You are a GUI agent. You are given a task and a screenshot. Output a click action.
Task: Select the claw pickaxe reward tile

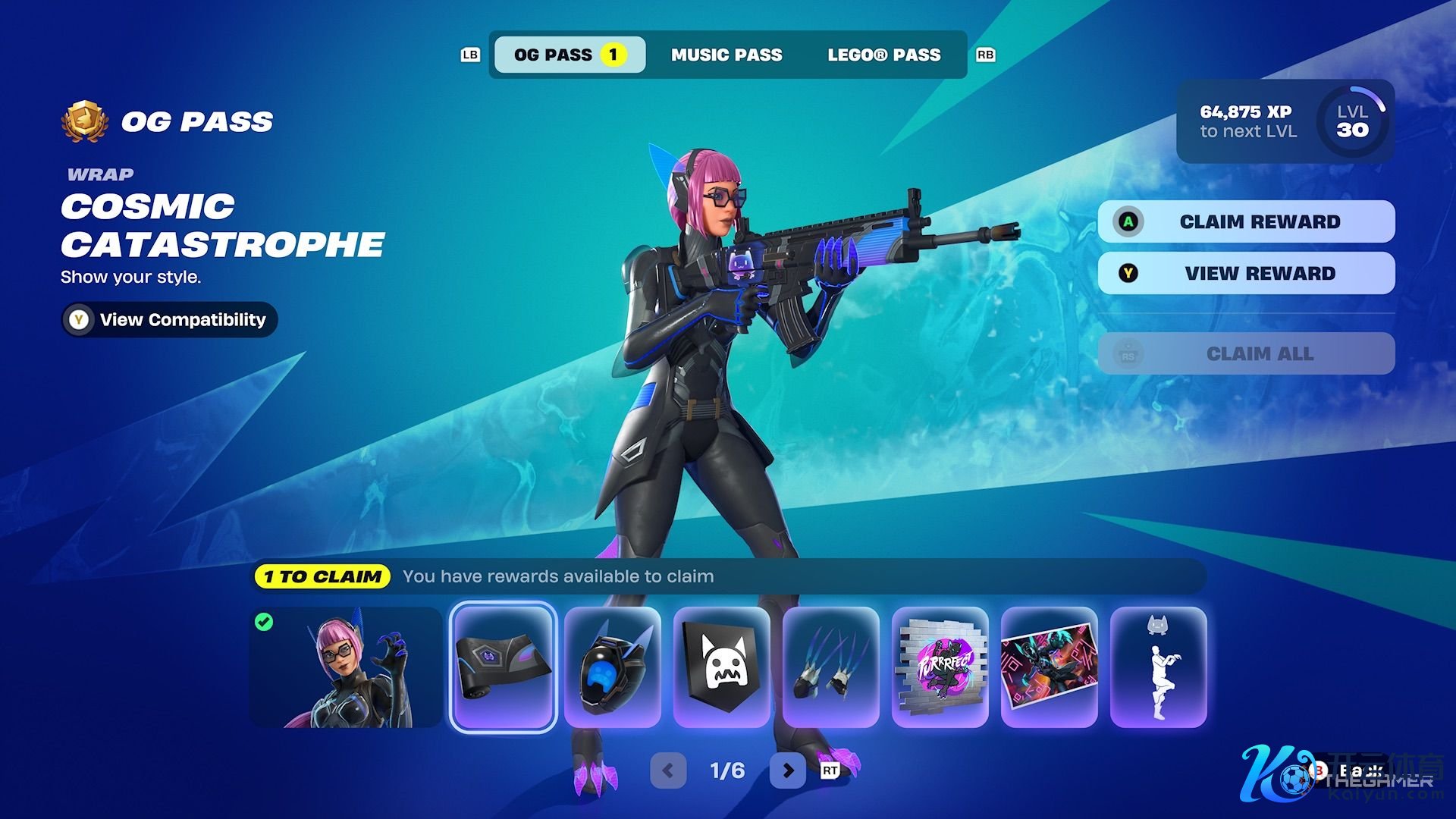point(831,667)
